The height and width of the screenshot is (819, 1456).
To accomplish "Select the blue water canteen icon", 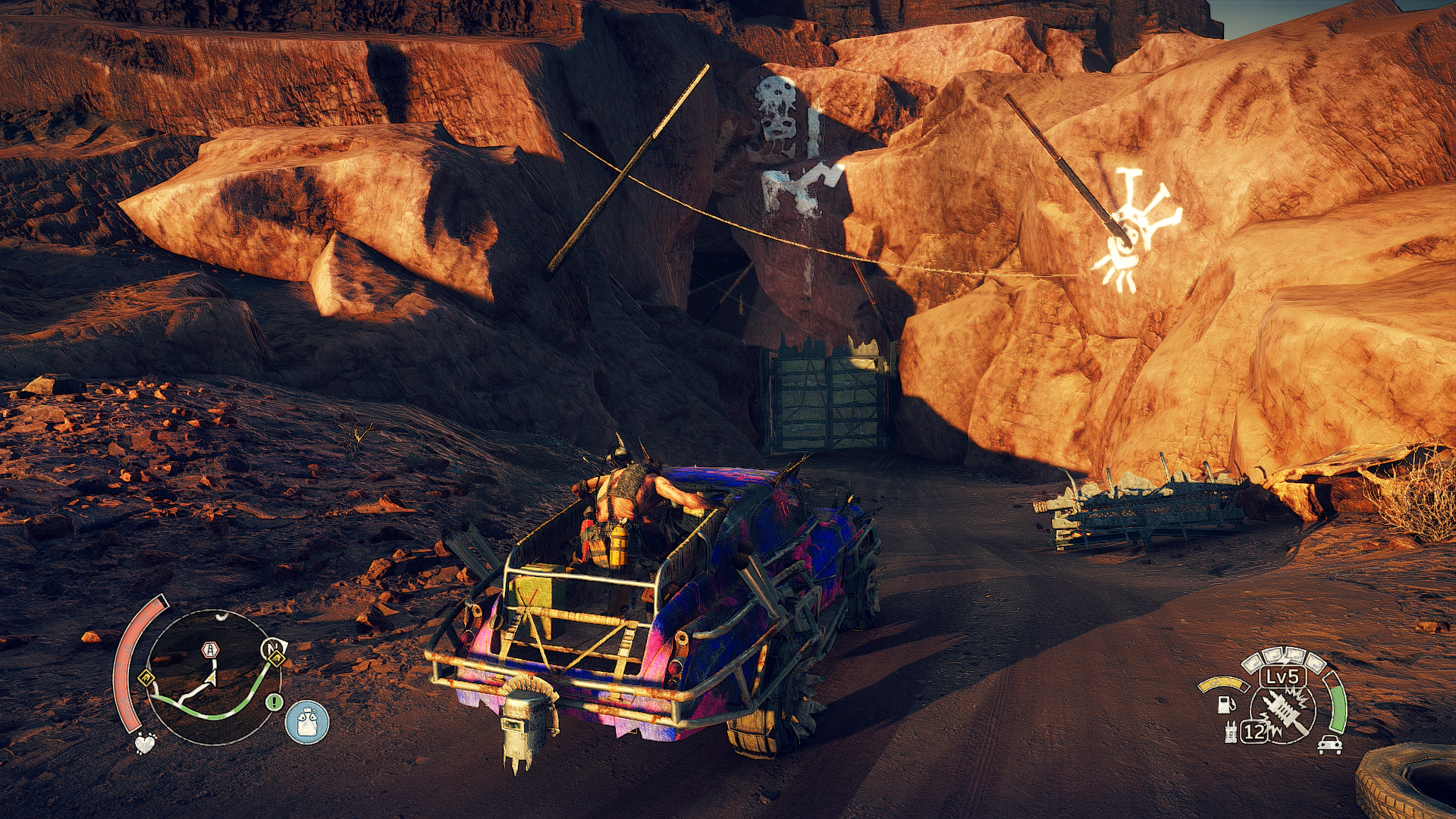I will click(307, 721).
